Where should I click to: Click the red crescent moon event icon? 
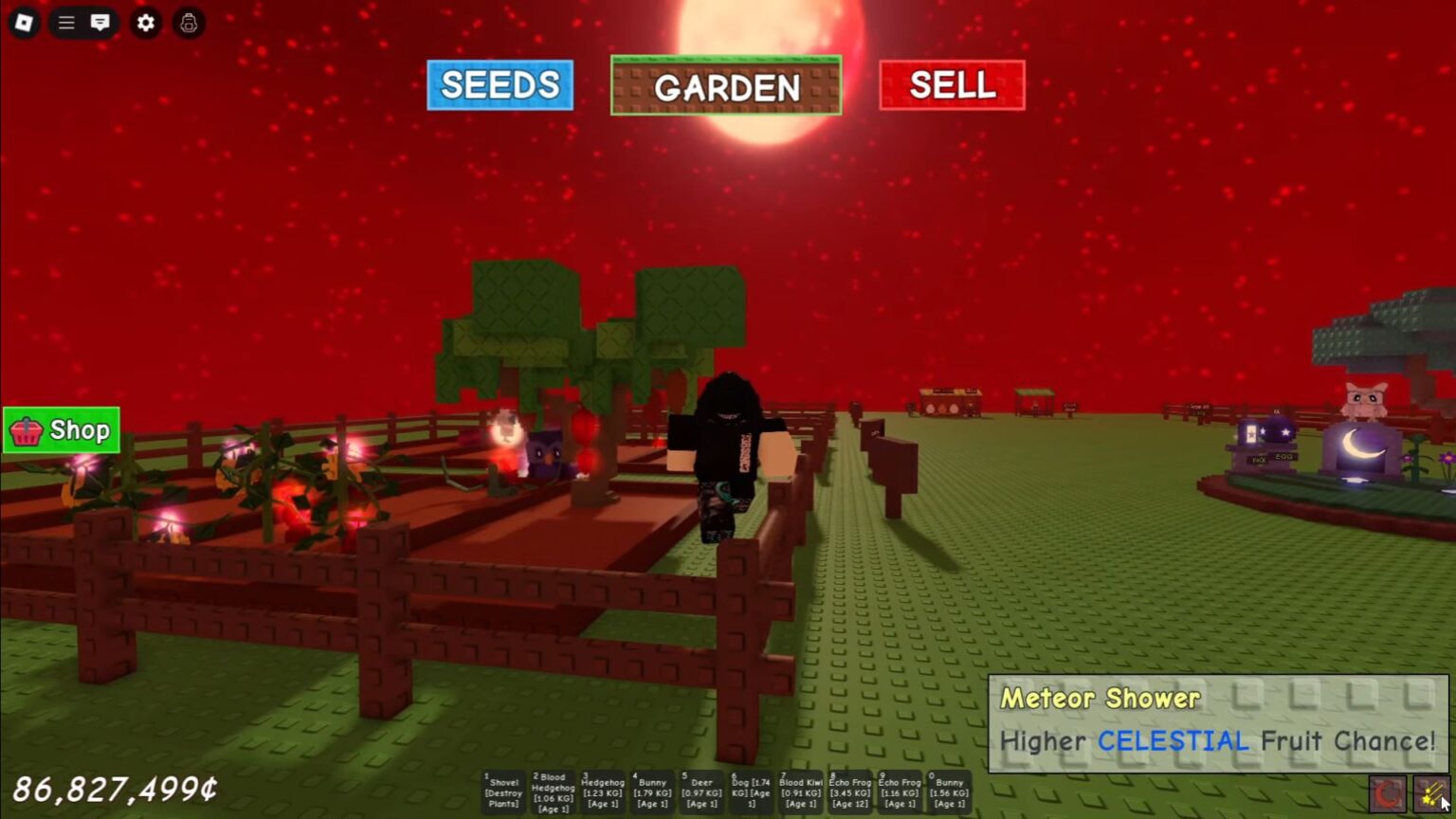(x=1387, y=794)
